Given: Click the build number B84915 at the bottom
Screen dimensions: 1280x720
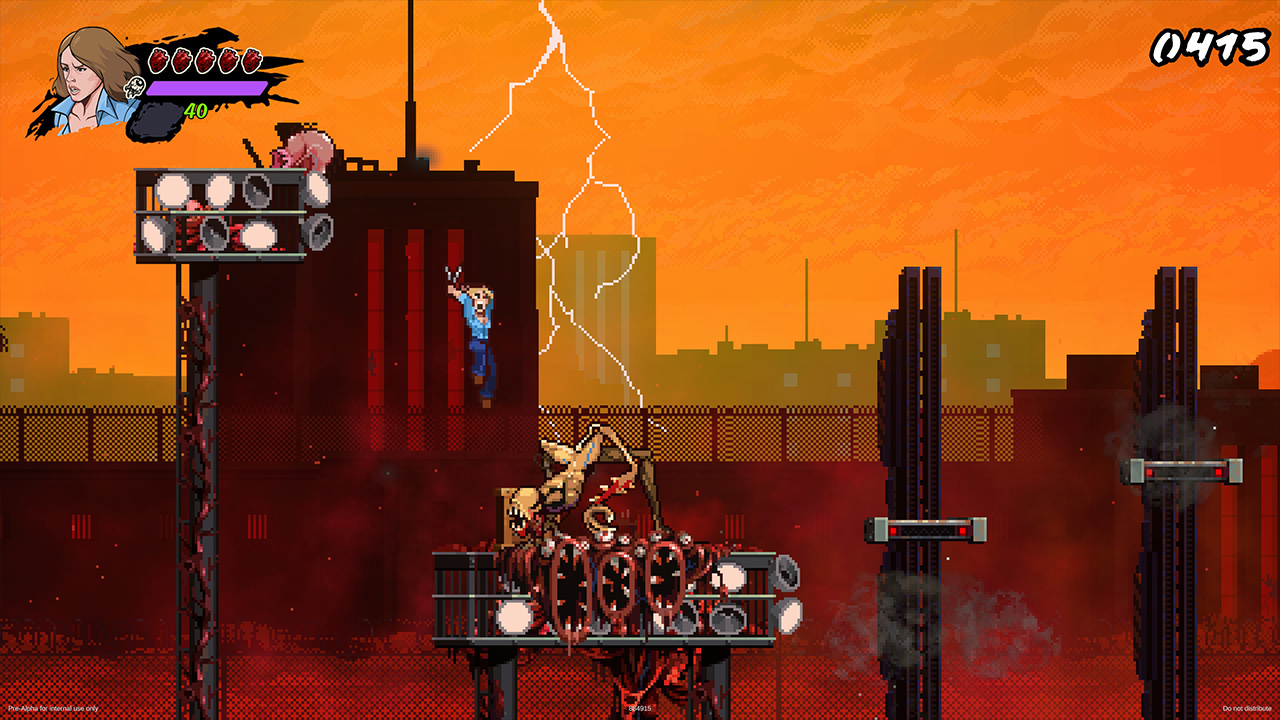Looking at the screenshot, I should [x=640, y=710].
